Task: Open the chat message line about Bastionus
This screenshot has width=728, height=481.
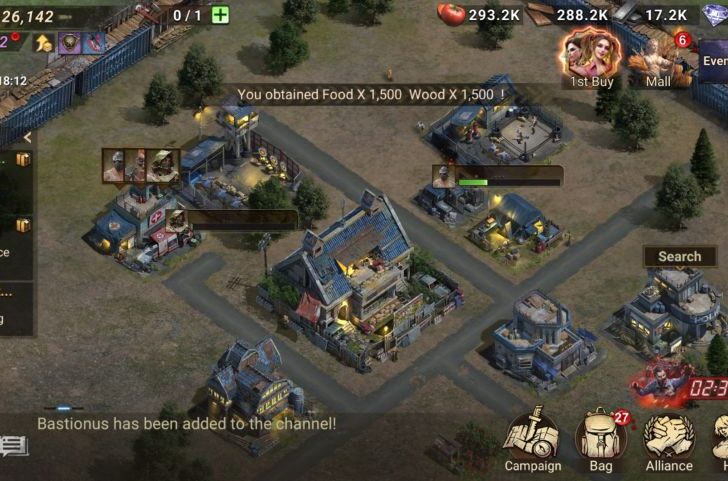Action: (186, 423)
